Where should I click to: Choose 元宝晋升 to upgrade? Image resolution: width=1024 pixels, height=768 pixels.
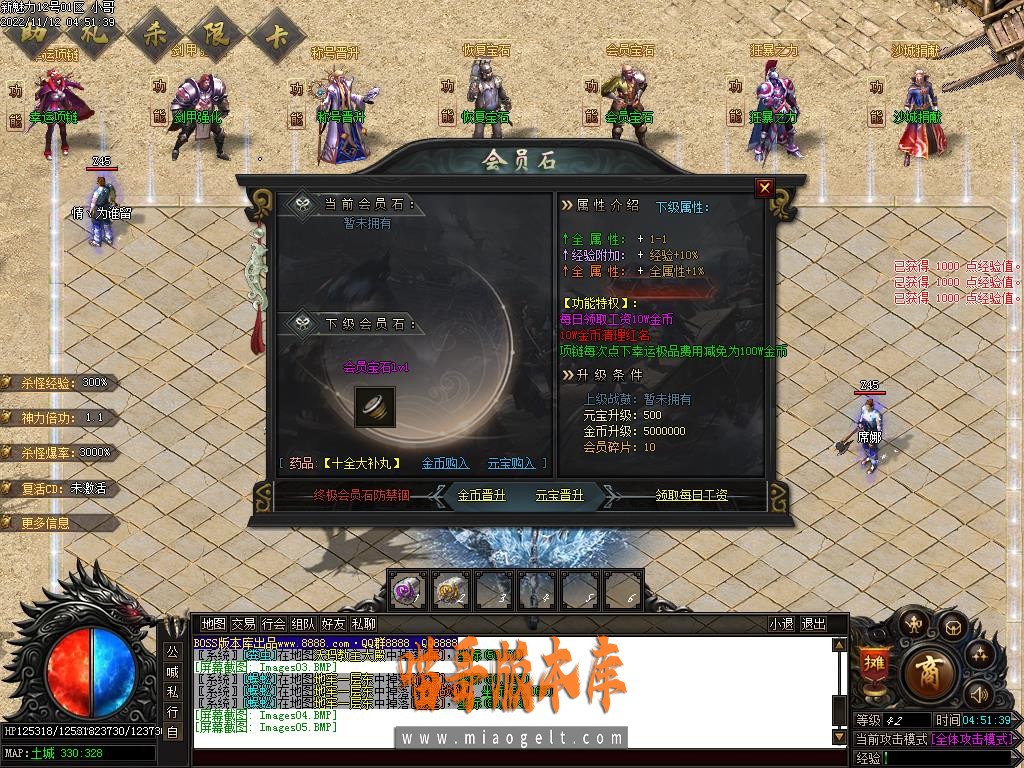coord(559,495)
